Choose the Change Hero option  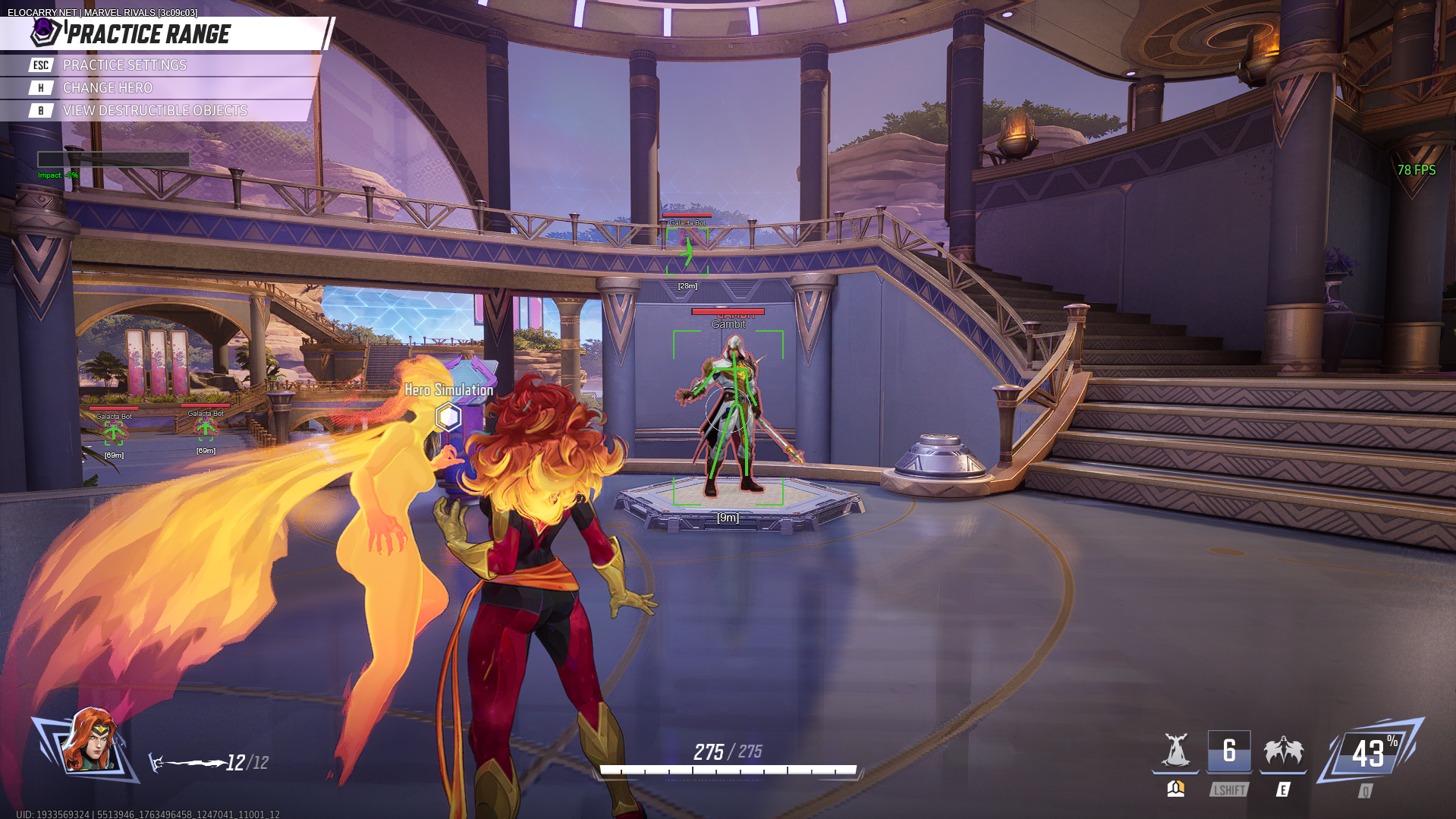click(107, 88)
